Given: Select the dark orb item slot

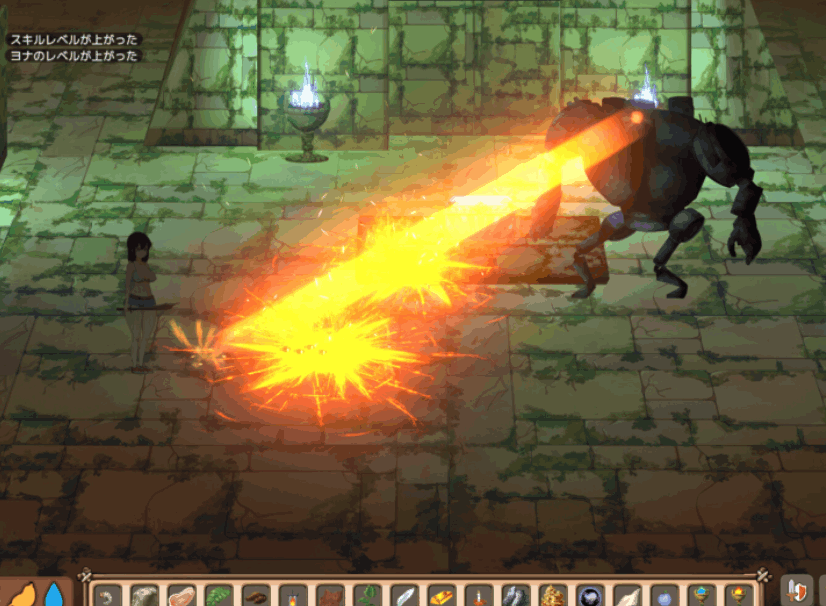Looking at the screenshot, I should tap(590, 597).
